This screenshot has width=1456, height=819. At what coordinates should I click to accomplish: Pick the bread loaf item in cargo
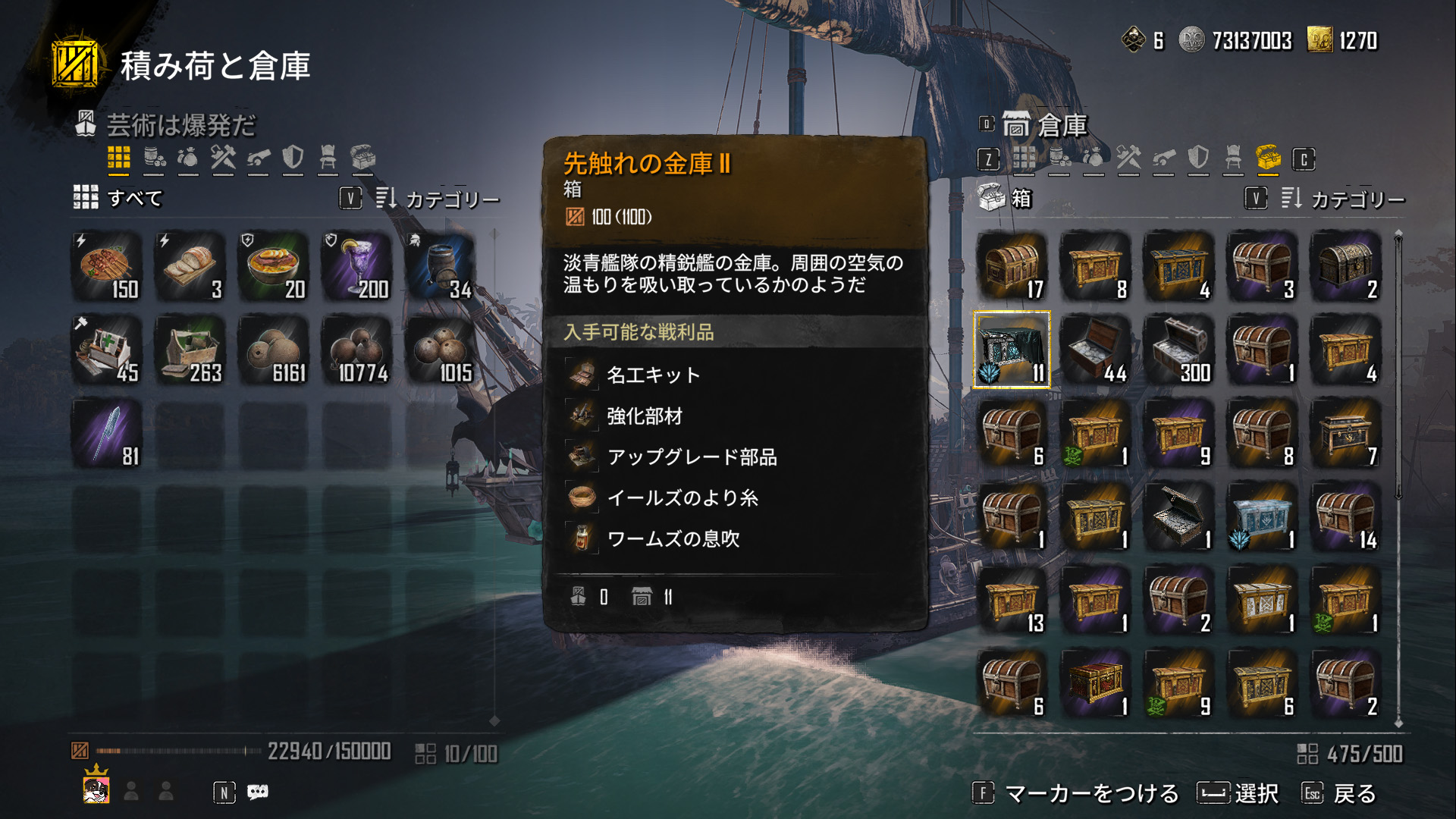190,267
